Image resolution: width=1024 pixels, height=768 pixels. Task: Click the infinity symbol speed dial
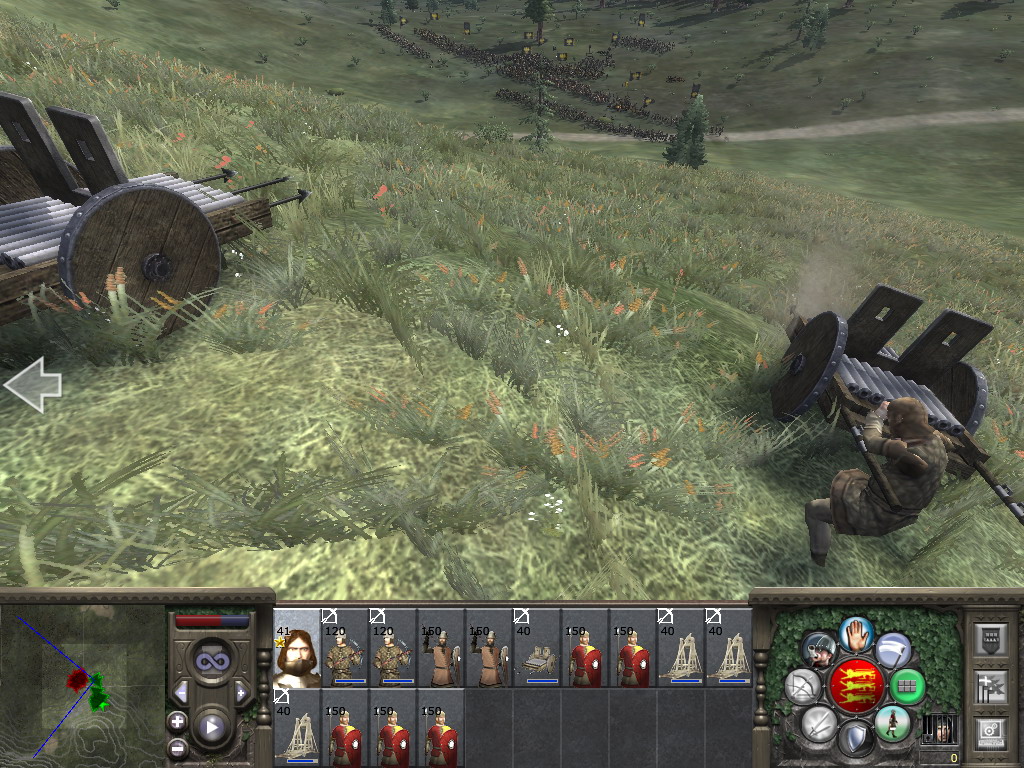pos(211,661)
